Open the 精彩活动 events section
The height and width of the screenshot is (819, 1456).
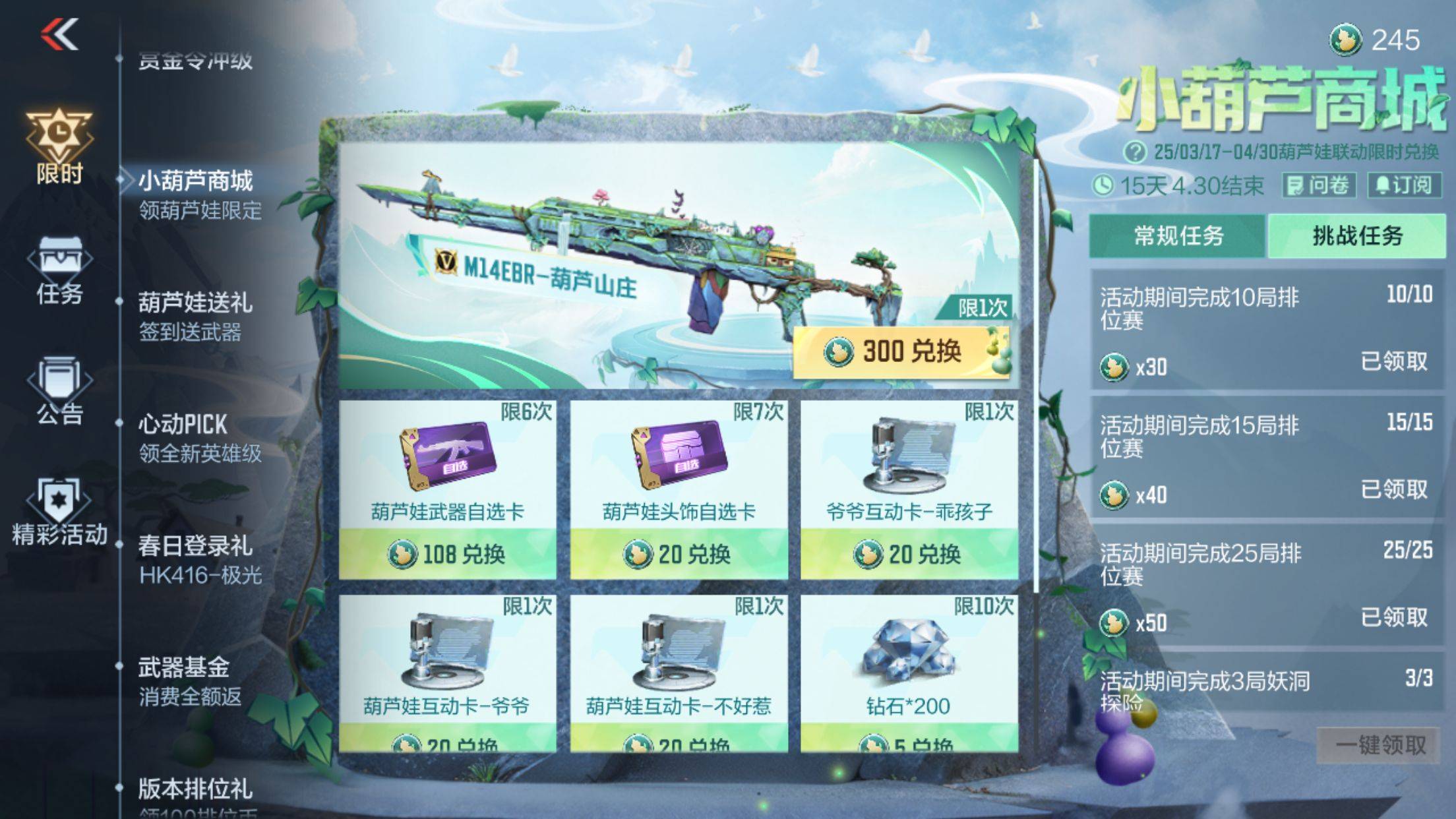click(59, 513)
